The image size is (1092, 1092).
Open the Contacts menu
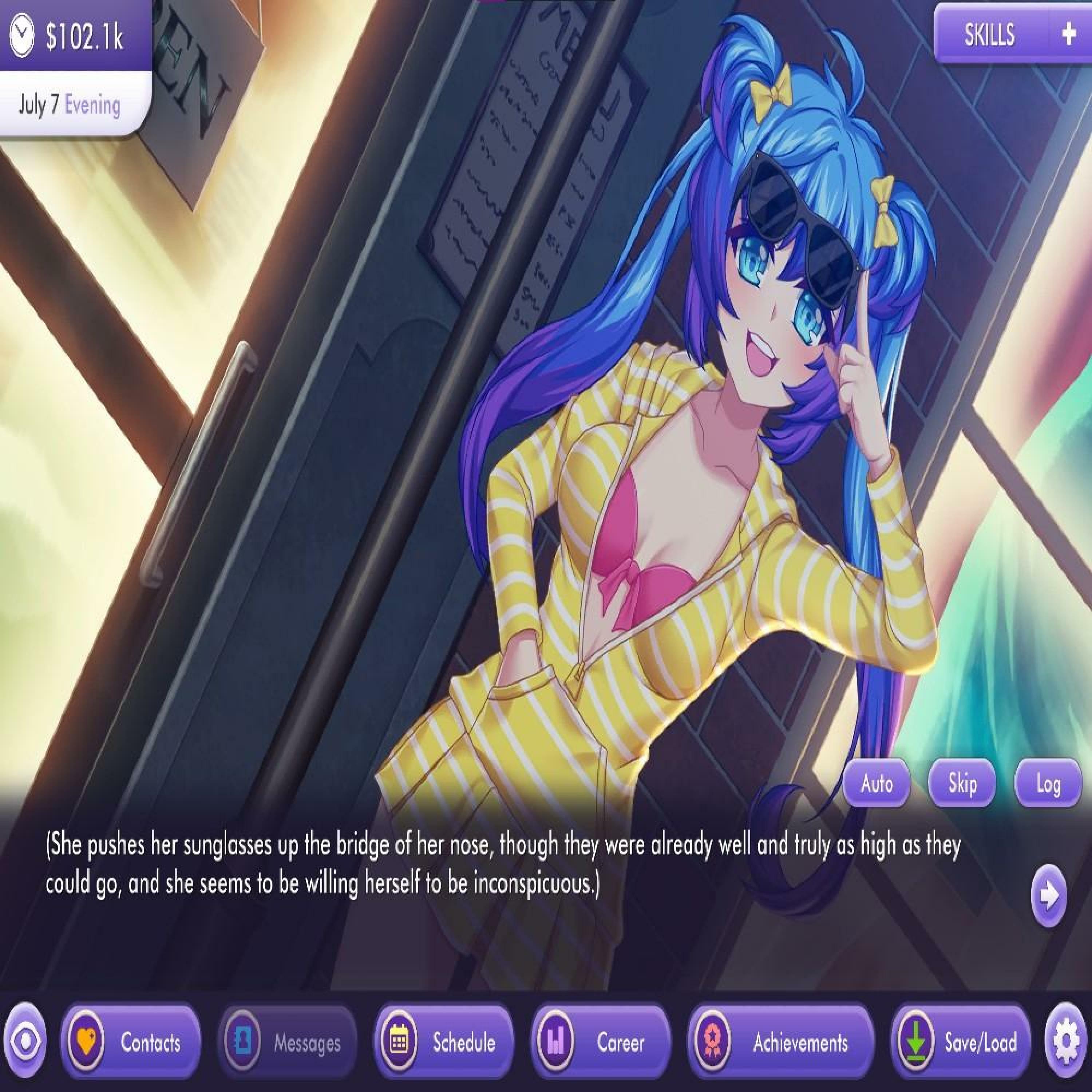131,1042
